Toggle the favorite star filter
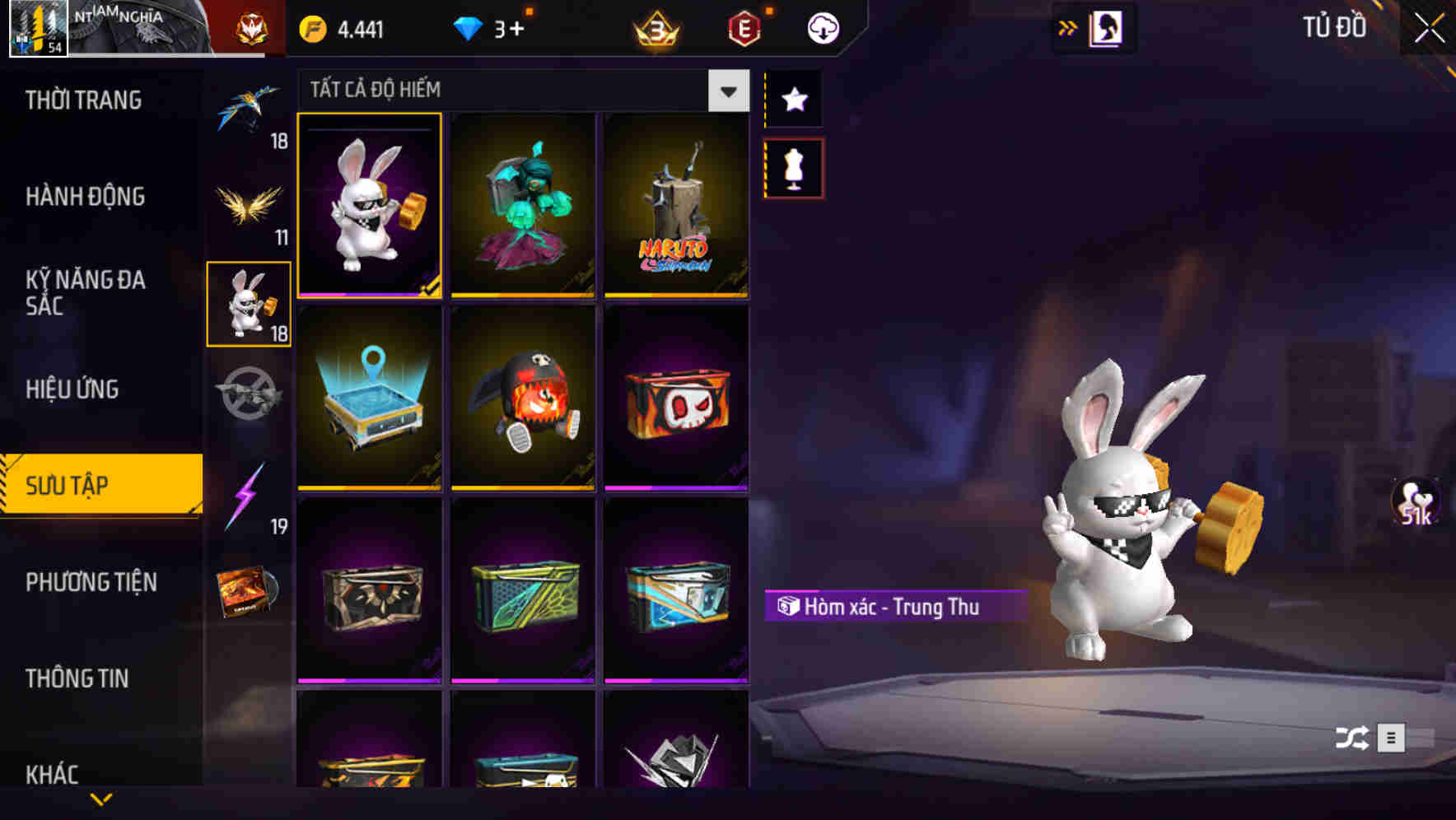The image size is (1456, 820). pyautogui.click(x=795, y=100)
